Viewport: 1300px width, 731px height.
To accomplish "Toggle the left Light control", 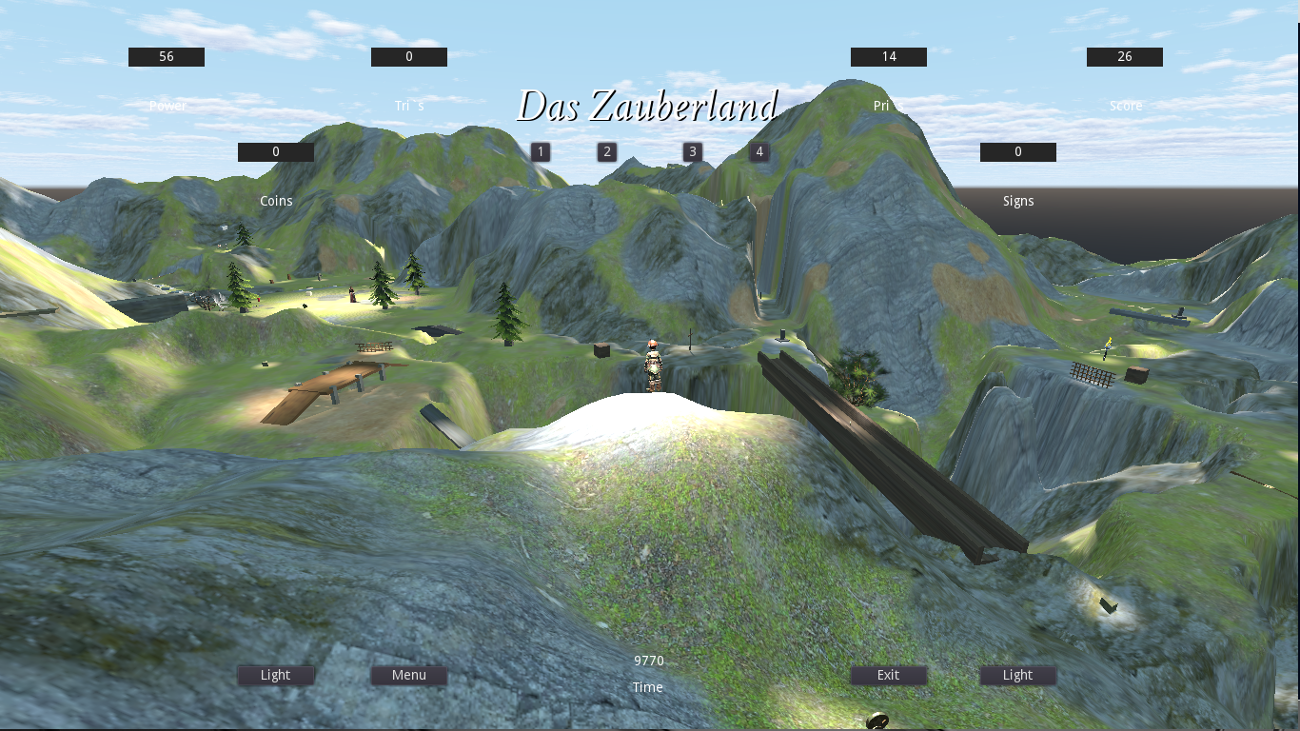I will 276,675.
